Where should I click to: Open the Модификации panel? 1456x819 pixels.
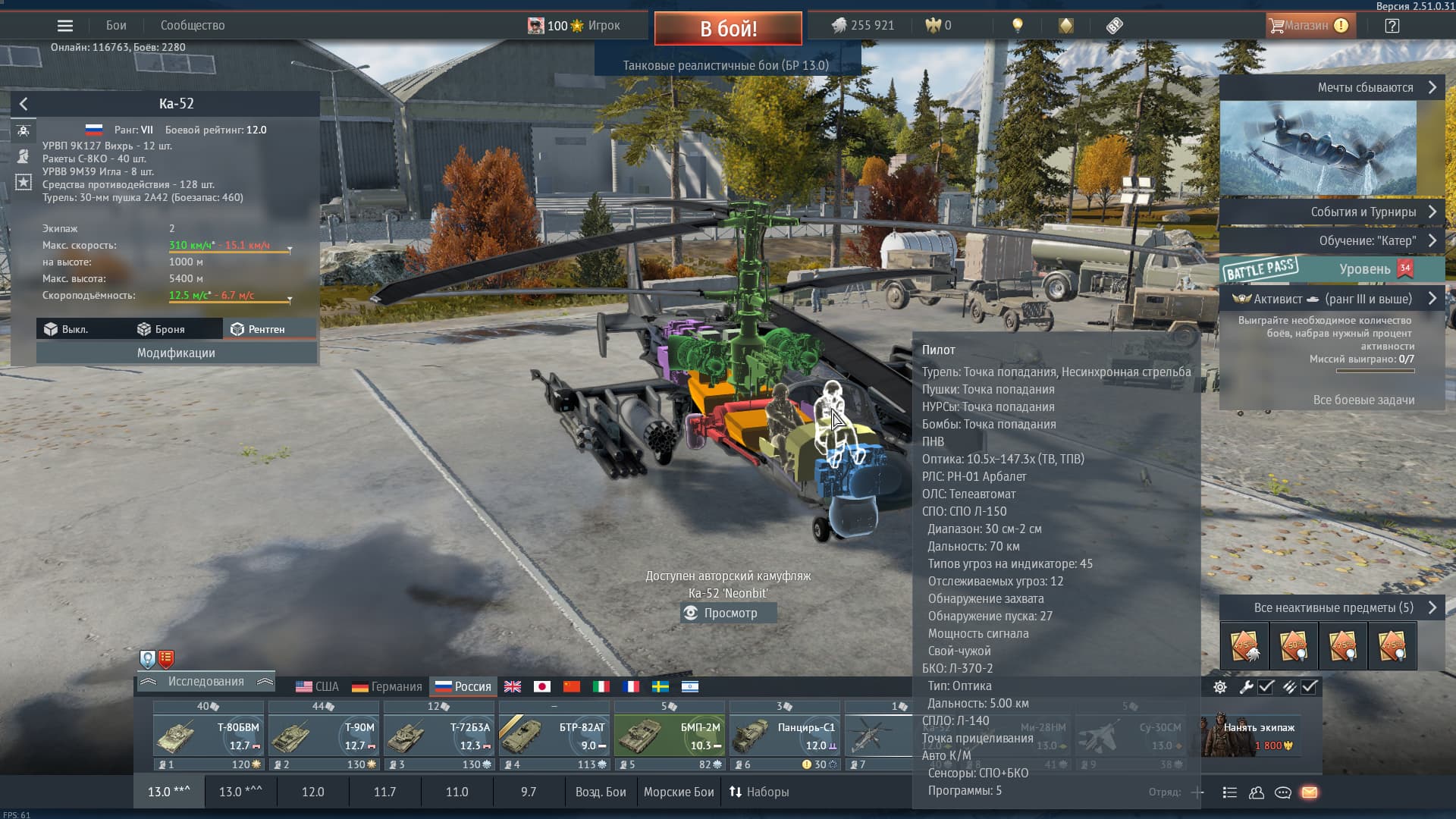pyautogui.click(x=176, y=353)
